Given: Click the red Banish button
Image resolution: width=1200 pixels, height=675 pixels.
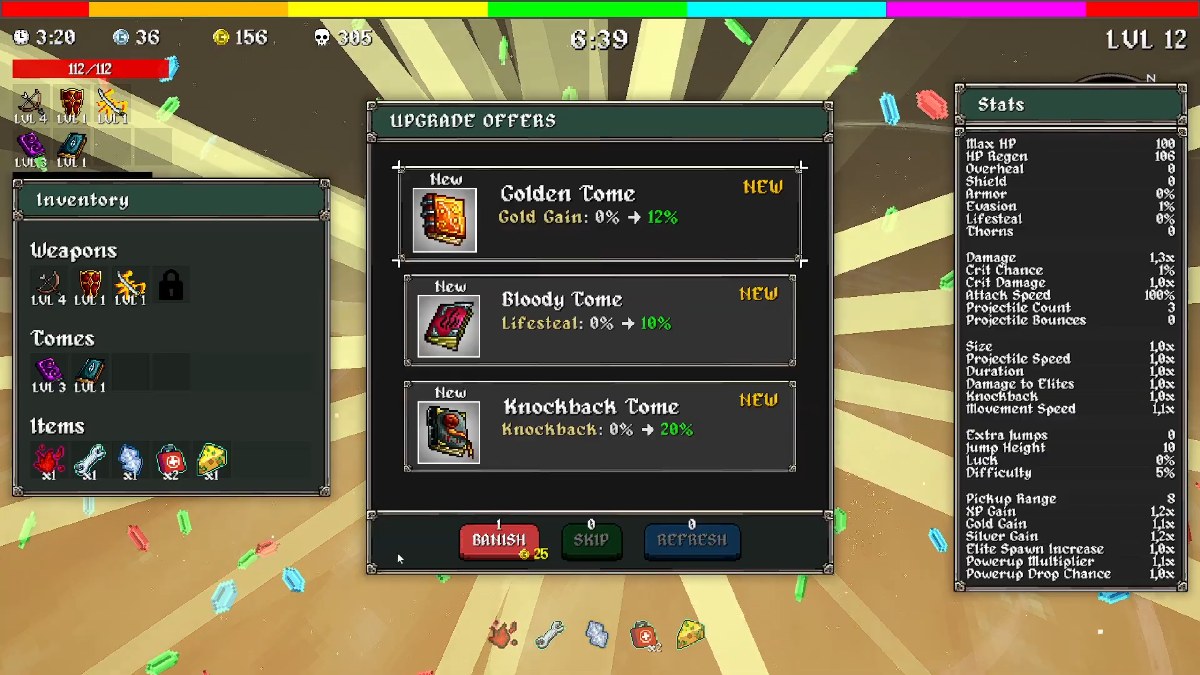Looking at the screenshot, I should tap(499, 541).
